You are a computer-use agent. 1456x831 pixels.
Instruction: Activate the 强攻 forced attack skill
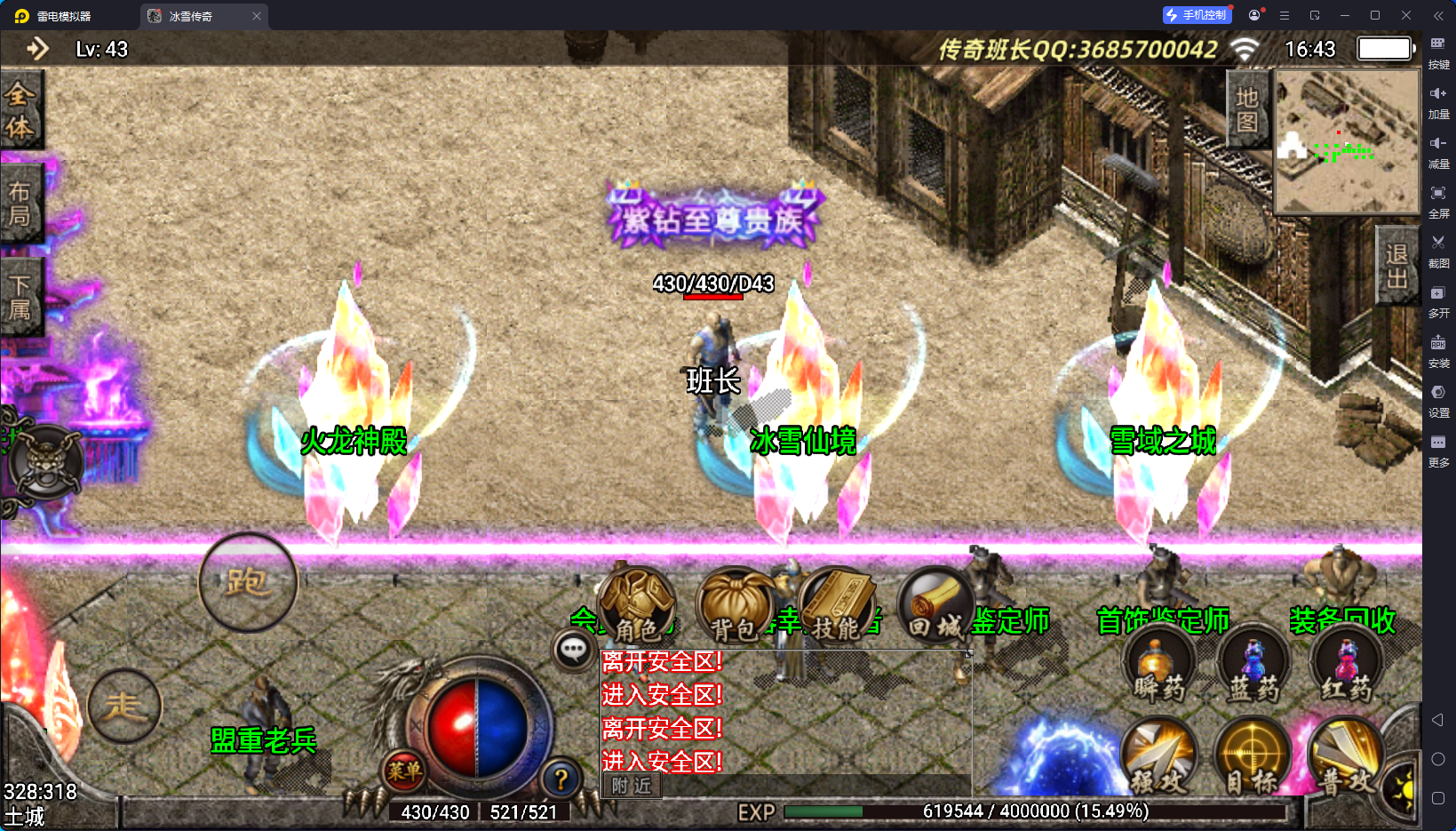click(1158, 757)
